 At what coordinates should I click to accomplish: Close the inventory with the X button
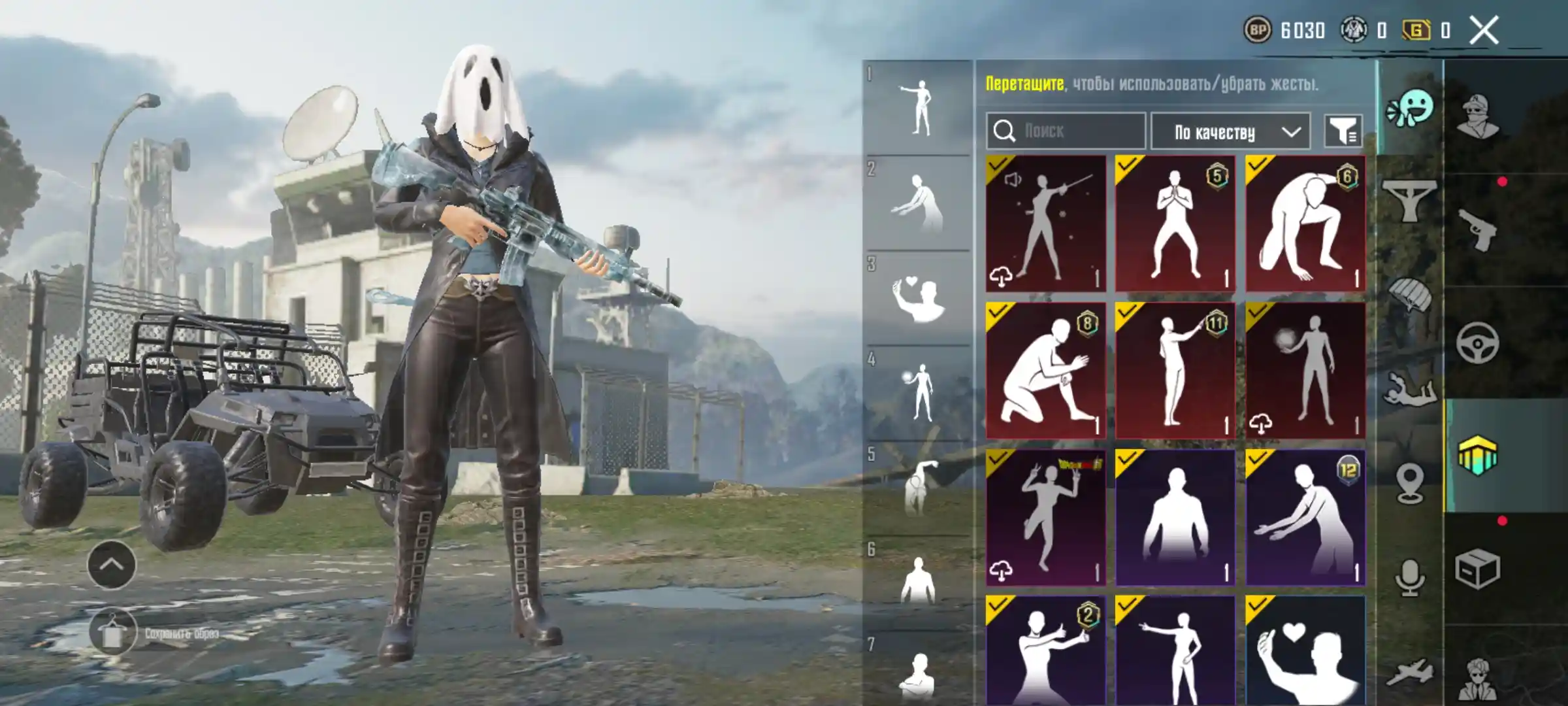tap(1484, 31)
